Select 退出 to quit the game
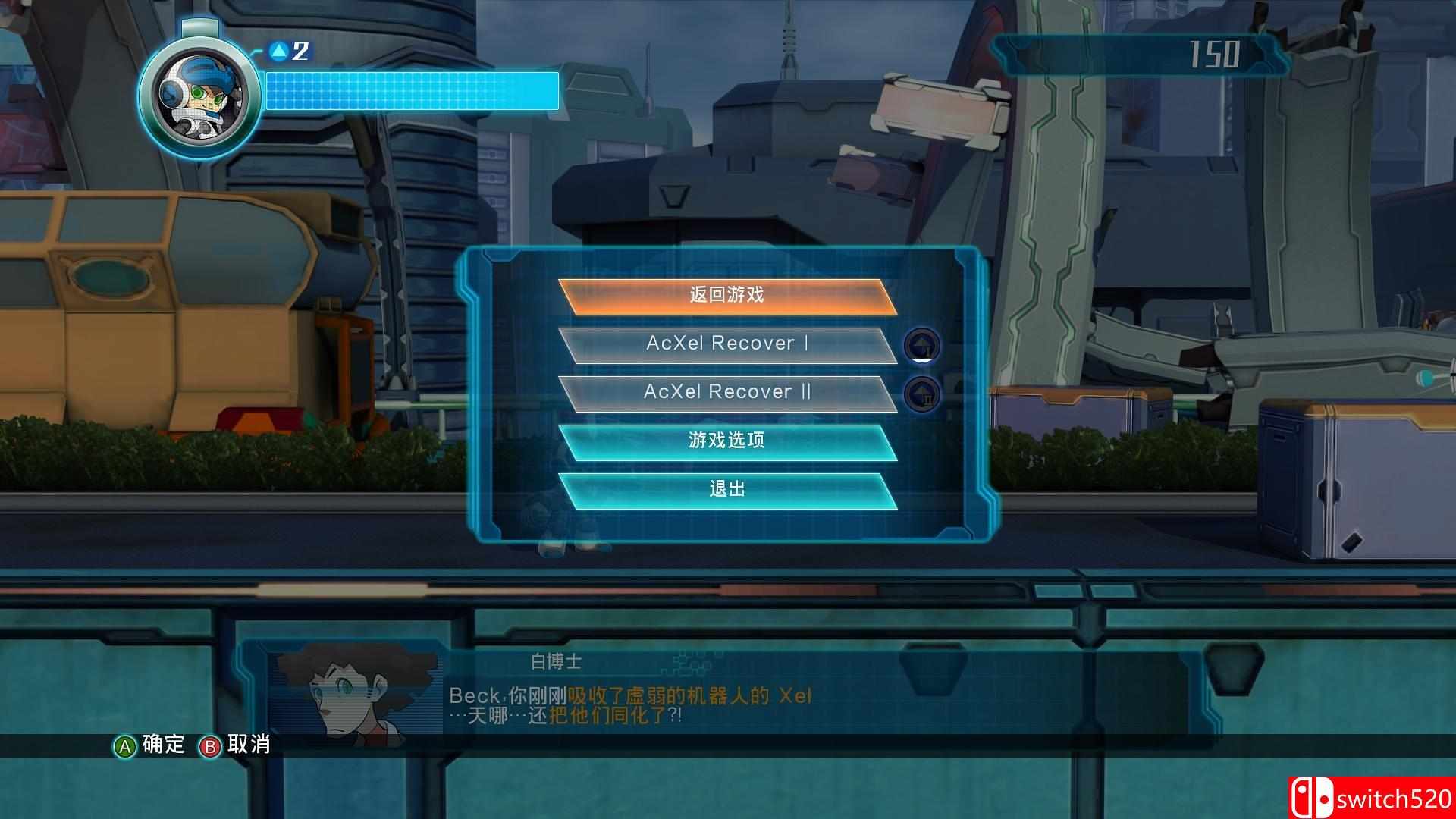 pos(726,489)
